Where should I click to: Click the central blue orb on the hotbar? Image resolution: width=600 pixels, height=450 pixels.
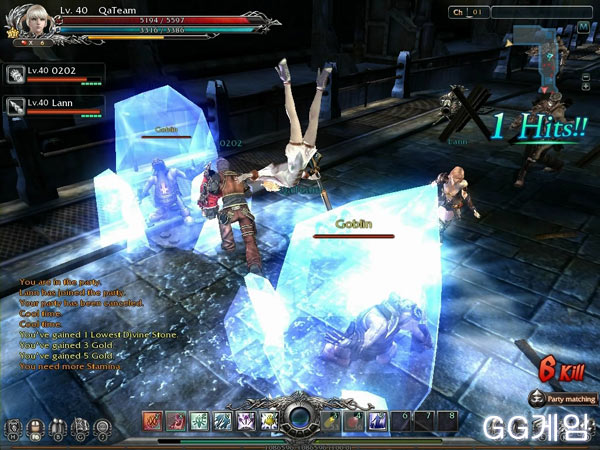click(x=300, y=420)
